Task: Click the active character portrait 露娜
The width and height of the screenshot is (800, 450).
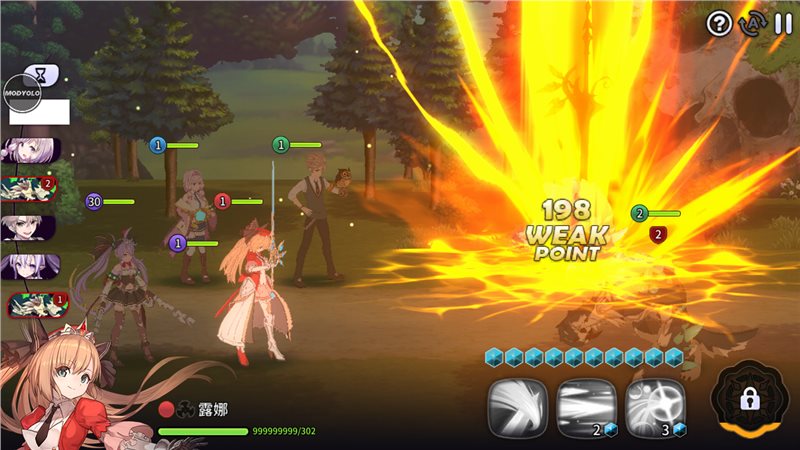Action: click(x=60, y=390)
